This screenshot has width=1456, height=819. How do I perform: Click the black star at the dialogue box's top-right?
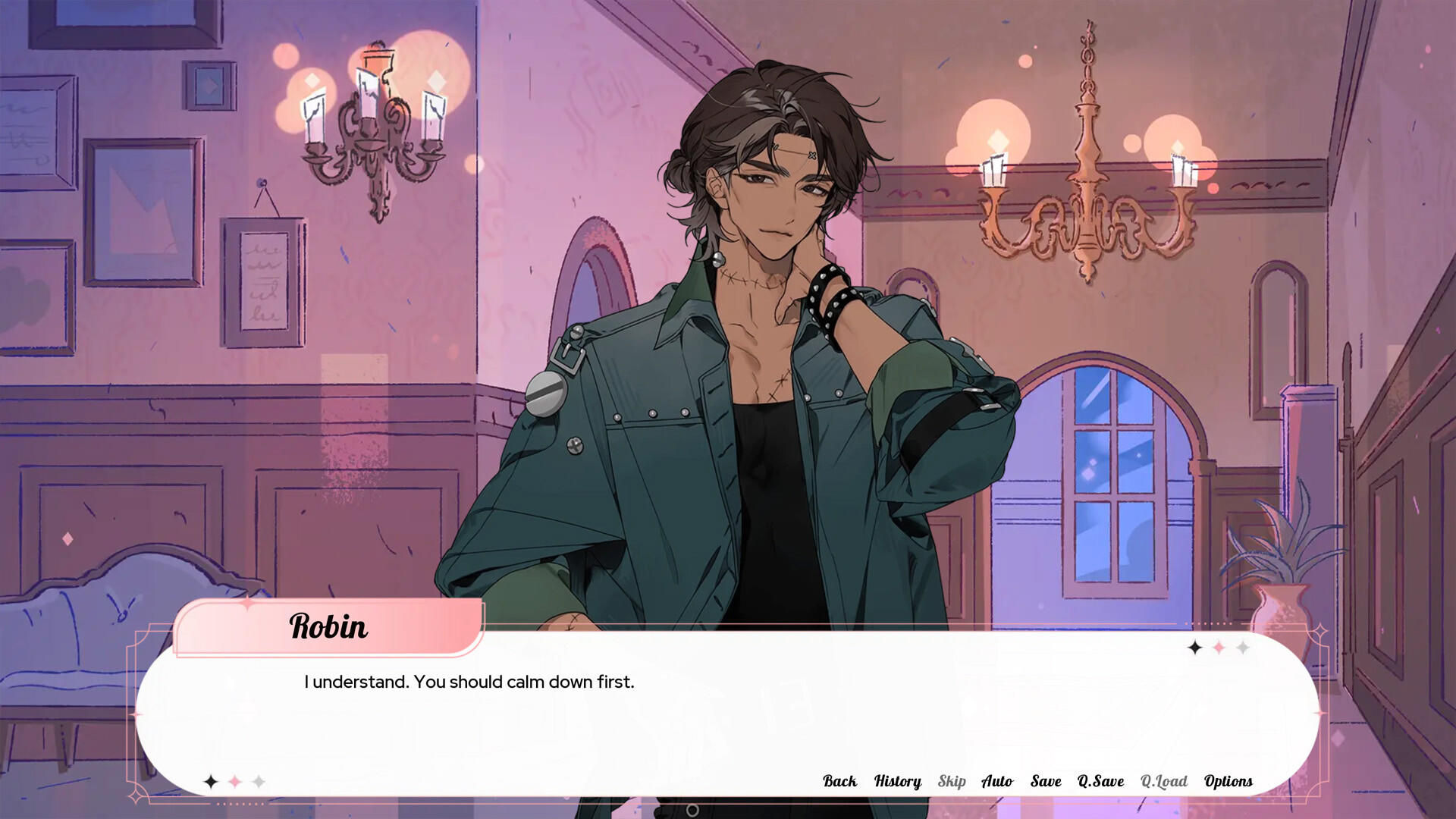click(1195, 648)
